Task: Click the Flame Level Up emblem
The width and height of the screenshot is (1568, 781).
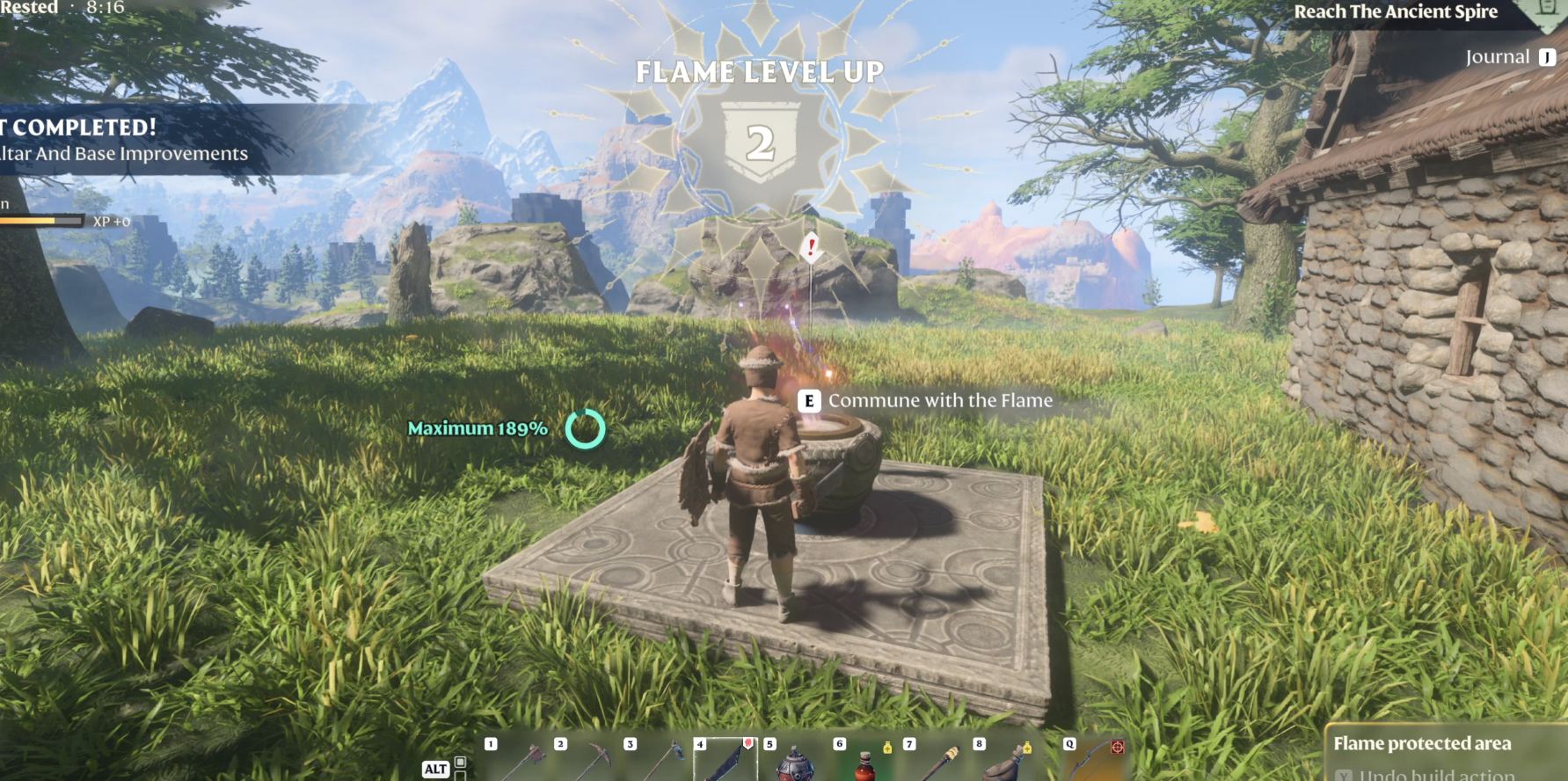Action: pos(760,141)
